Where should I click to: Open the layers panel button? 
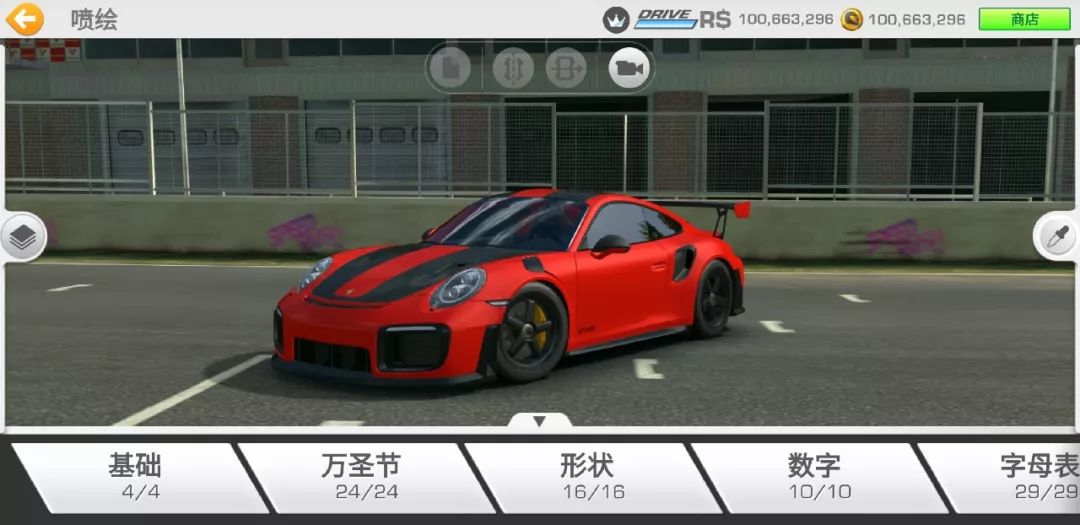pyautogui.click(x=22, y=237)
